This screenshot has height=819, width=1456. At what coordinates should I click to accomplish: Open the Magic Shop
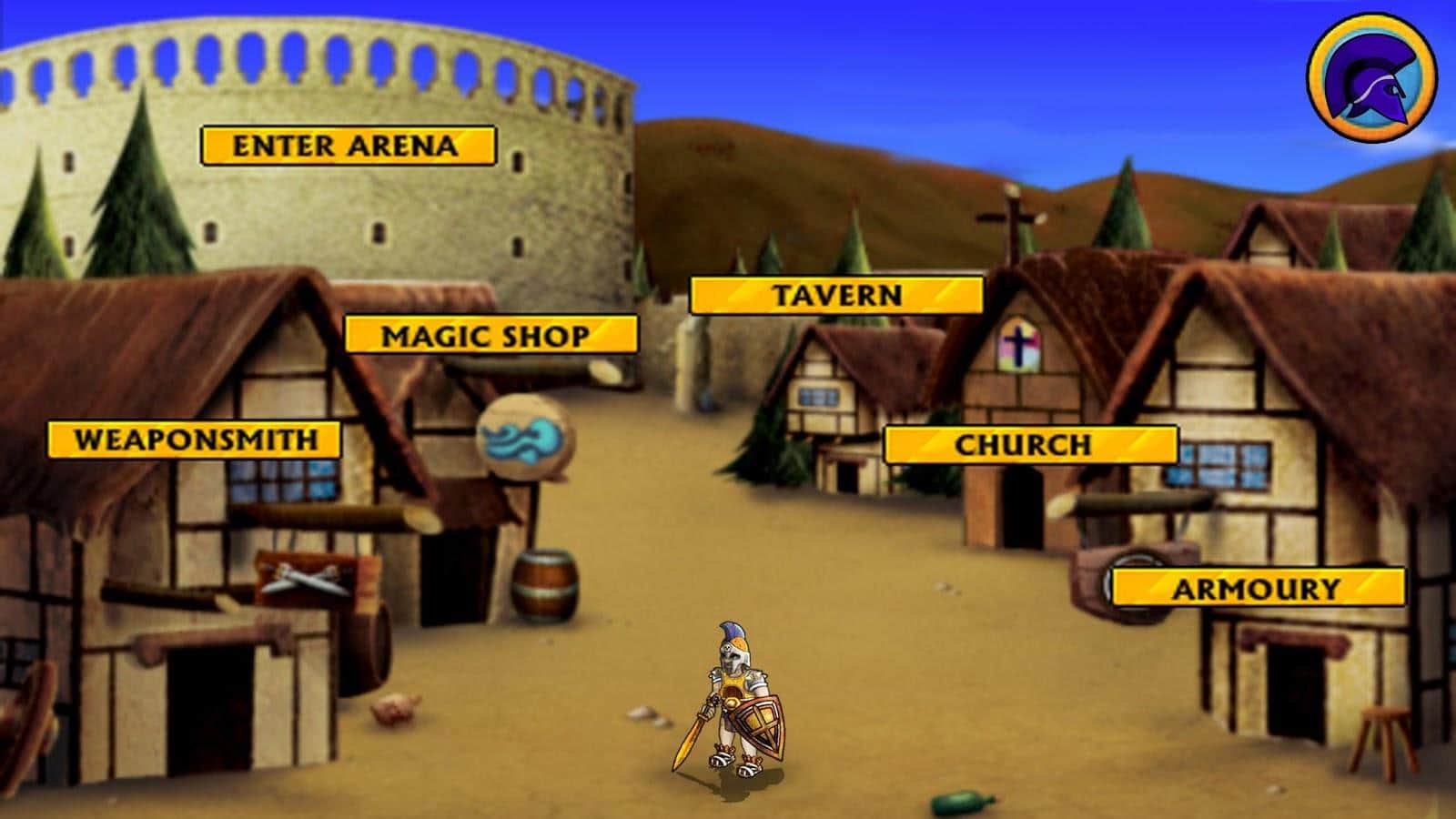tap(490, 335)
